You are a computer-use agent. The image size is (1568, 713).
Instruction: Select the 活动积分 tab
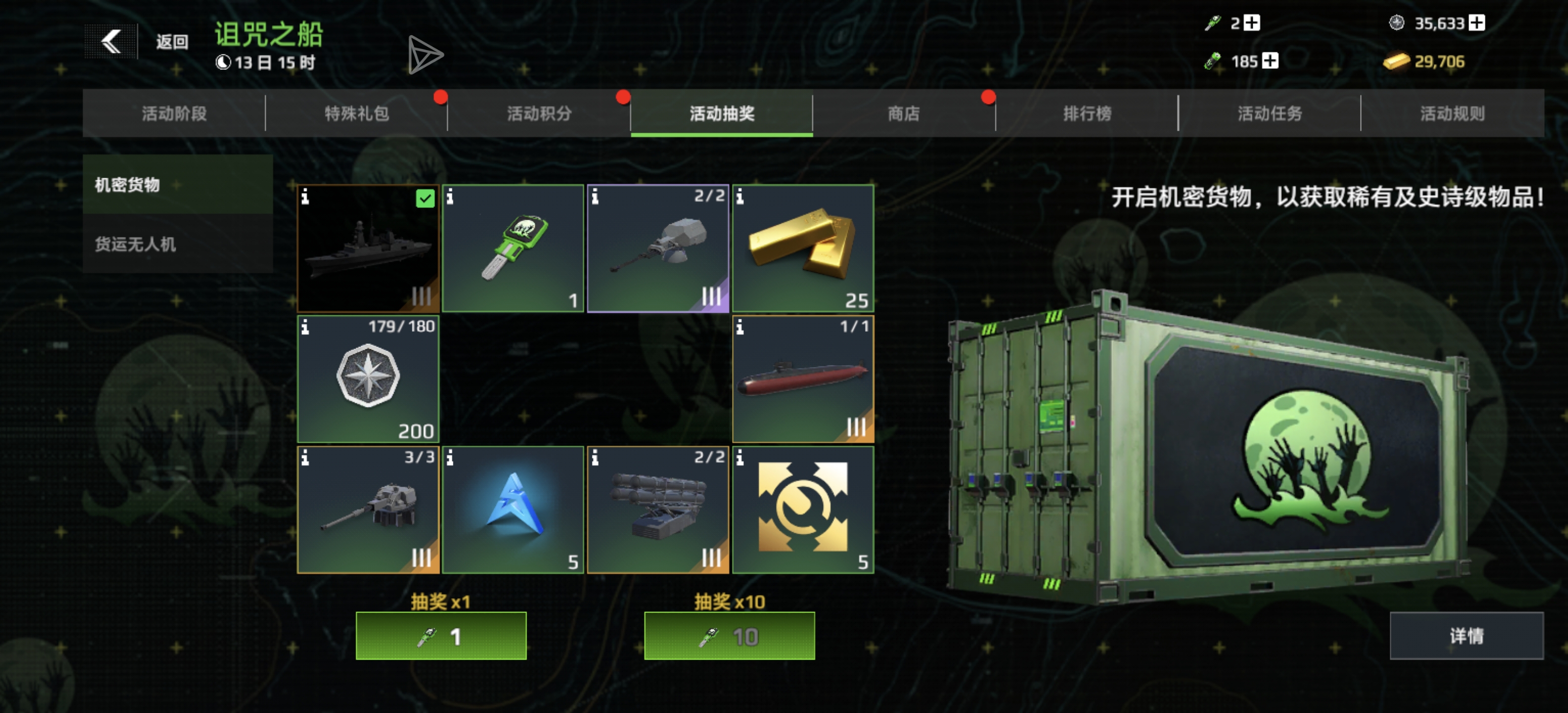pyautogui.click(x=539, y=113)
